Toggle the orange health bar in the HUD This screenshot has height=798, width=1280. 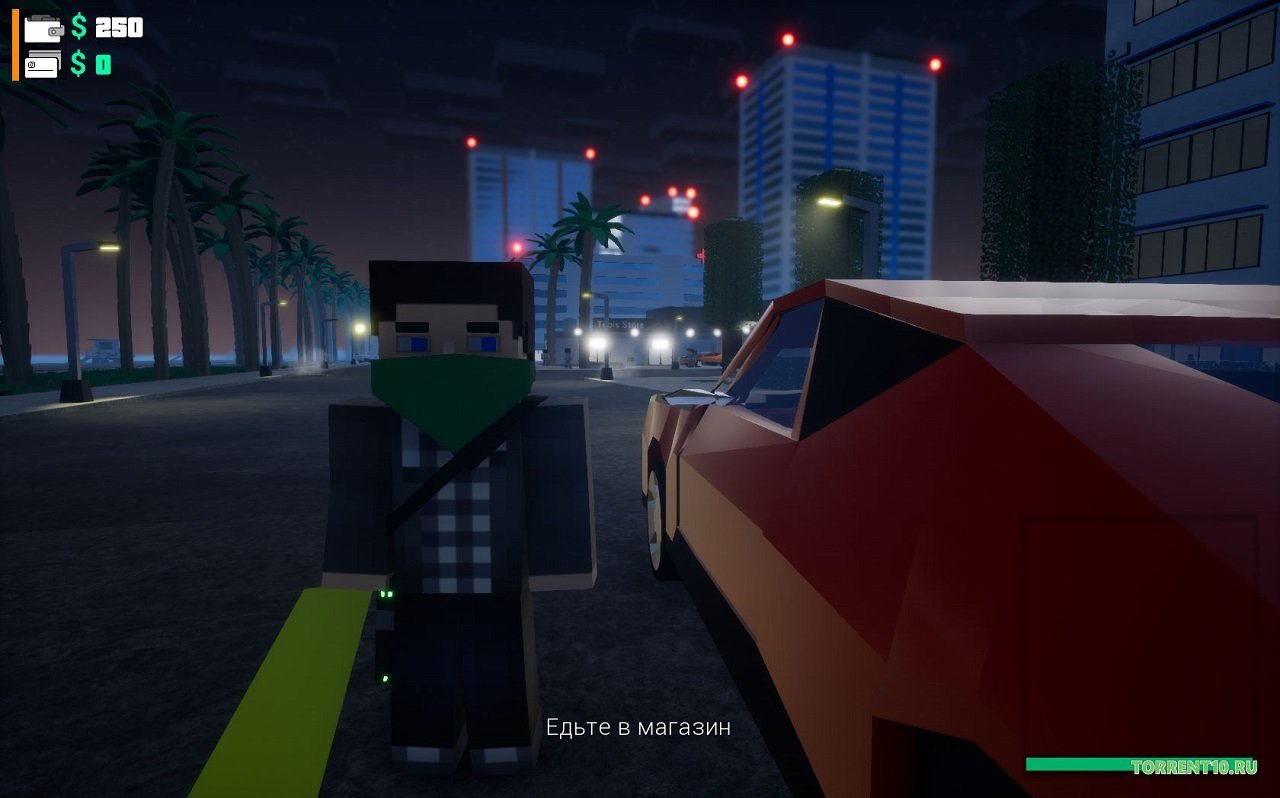[14, 45]
